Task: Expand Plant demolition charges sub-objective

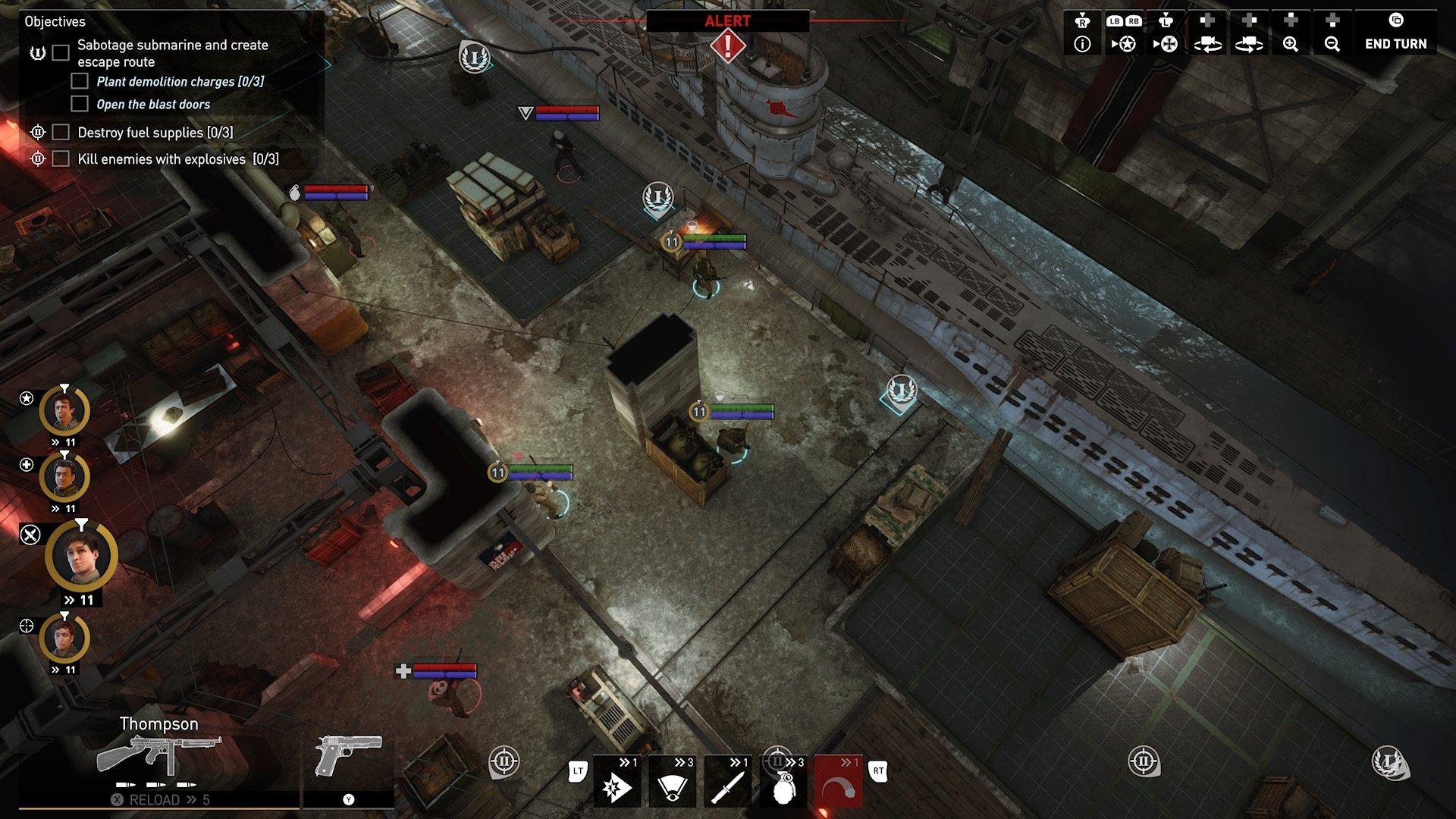Action: 80,81
